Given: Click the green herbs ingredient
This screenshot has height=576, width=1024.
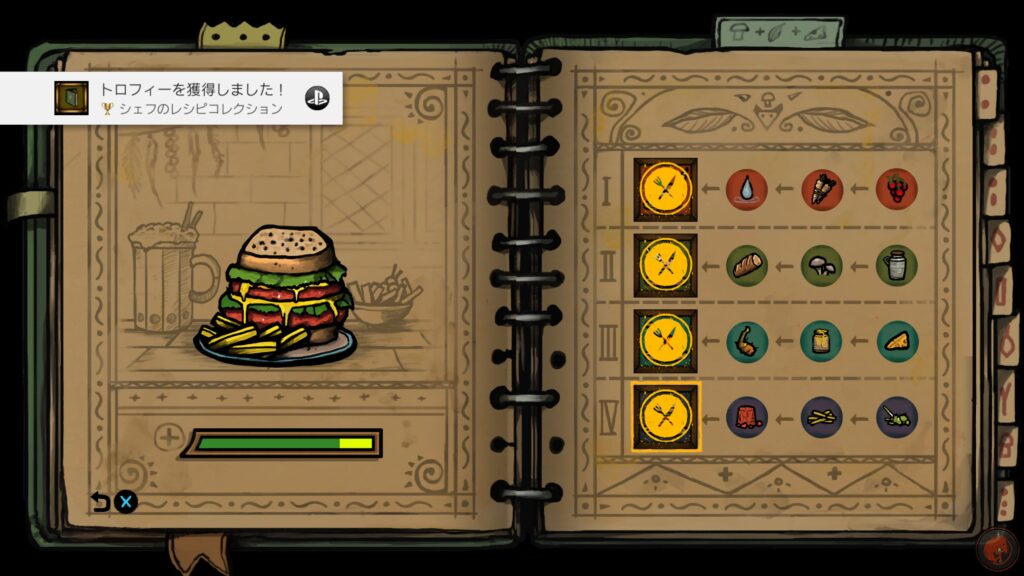Looking at the screenshot, I should (897, 417).
